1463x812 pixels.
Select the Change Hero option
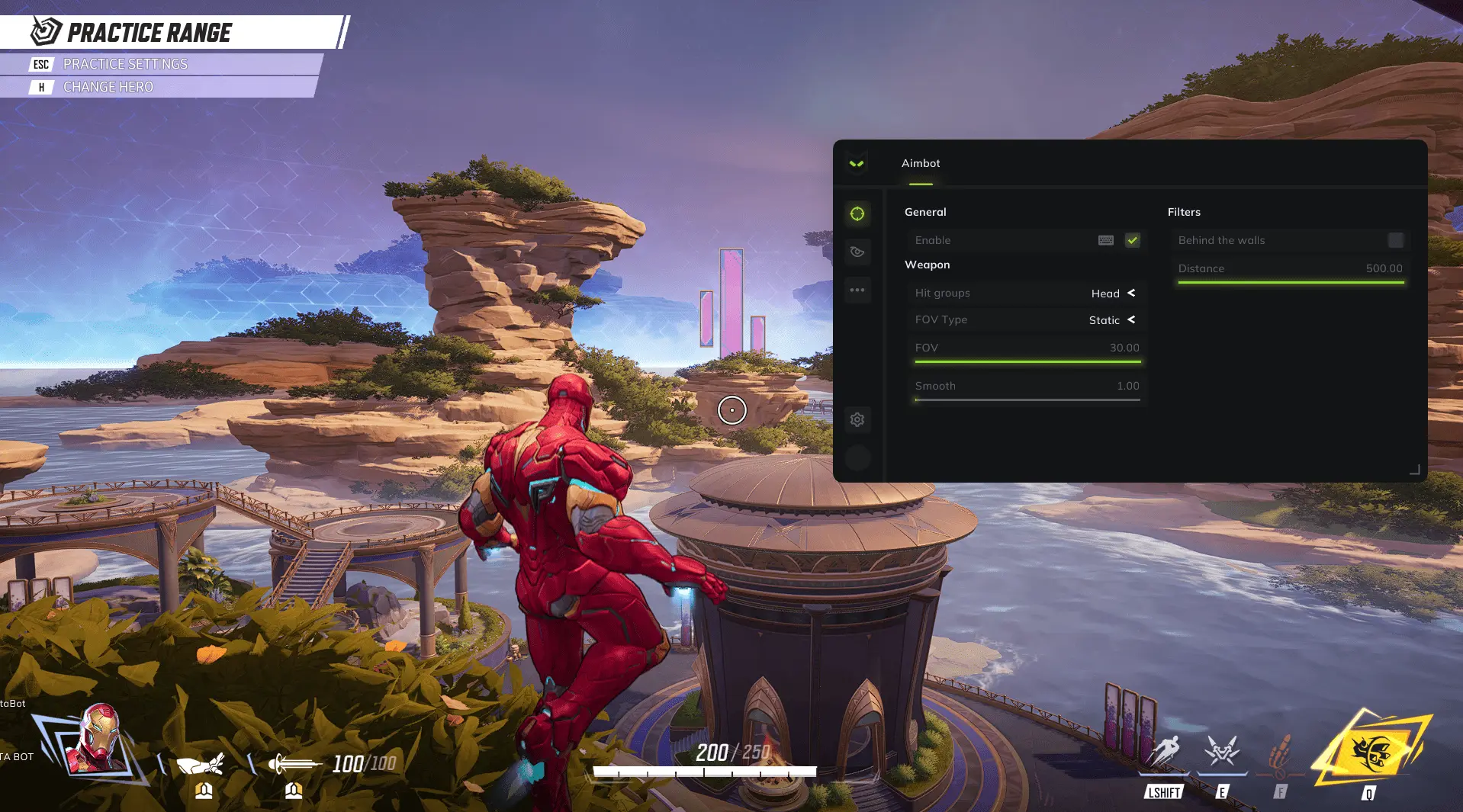[108, 87]
